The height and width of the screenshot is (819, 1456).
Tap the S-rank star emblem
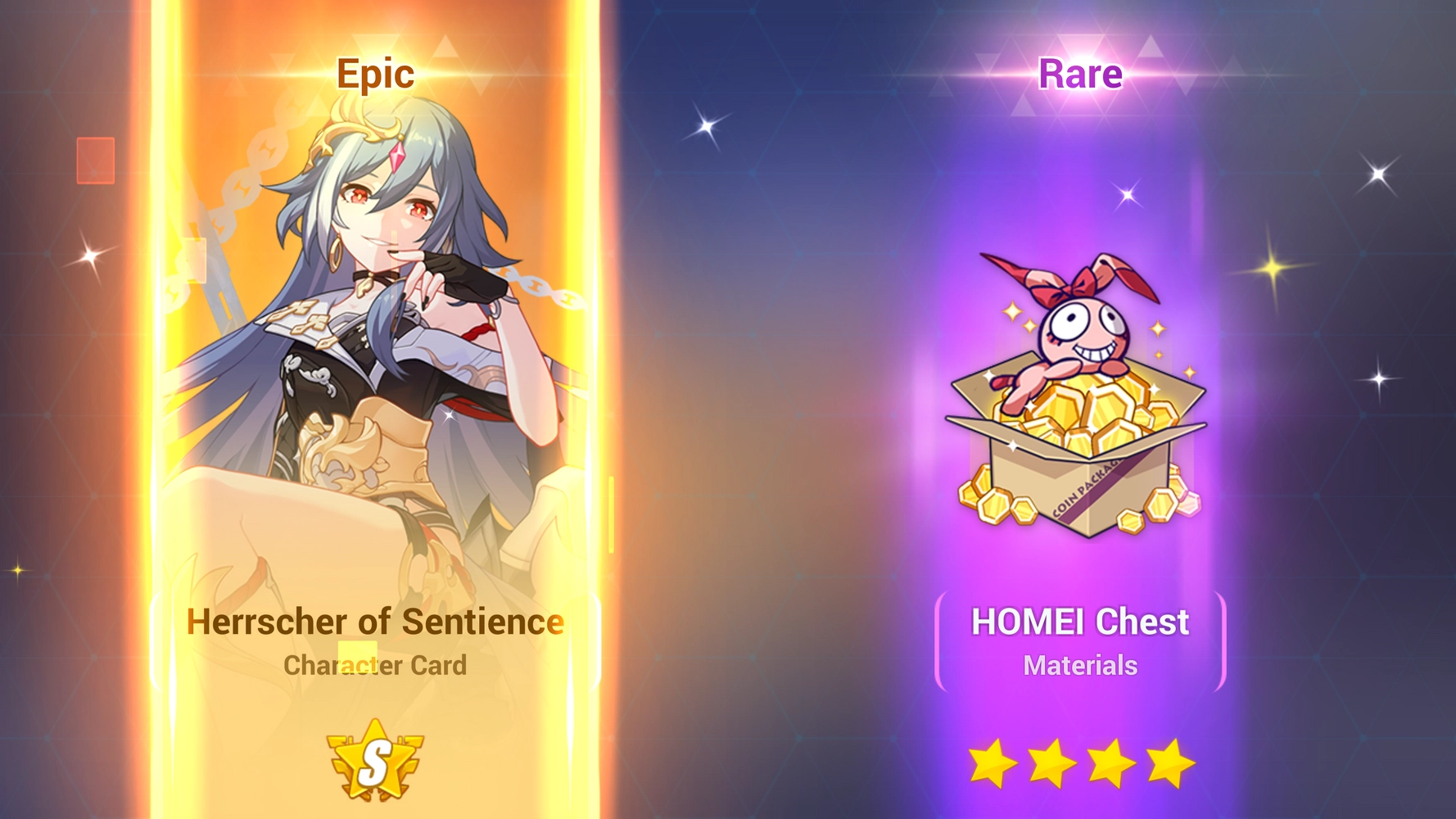(x=377, y=764)
